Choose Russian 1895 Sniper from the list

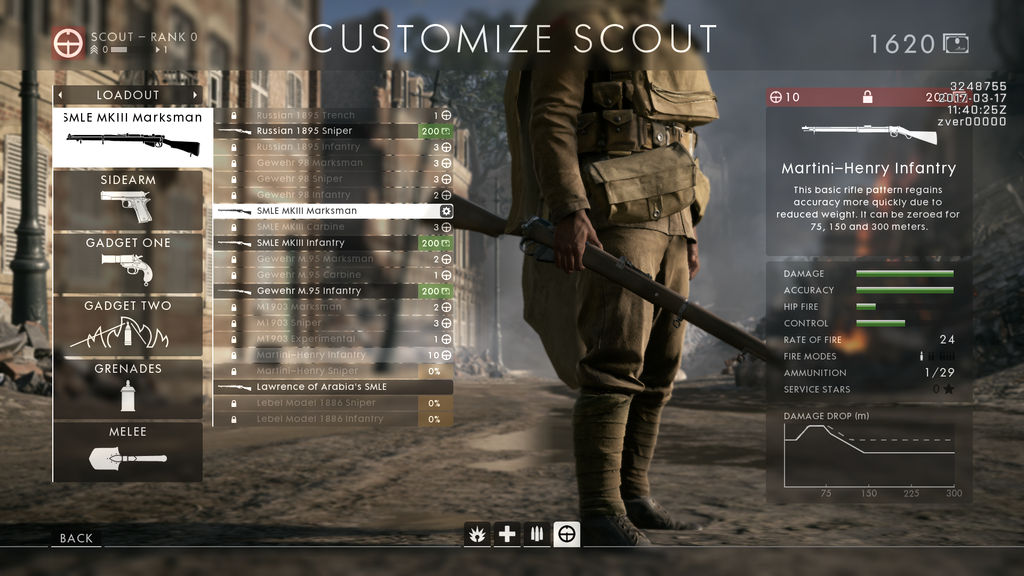[320, 131]
